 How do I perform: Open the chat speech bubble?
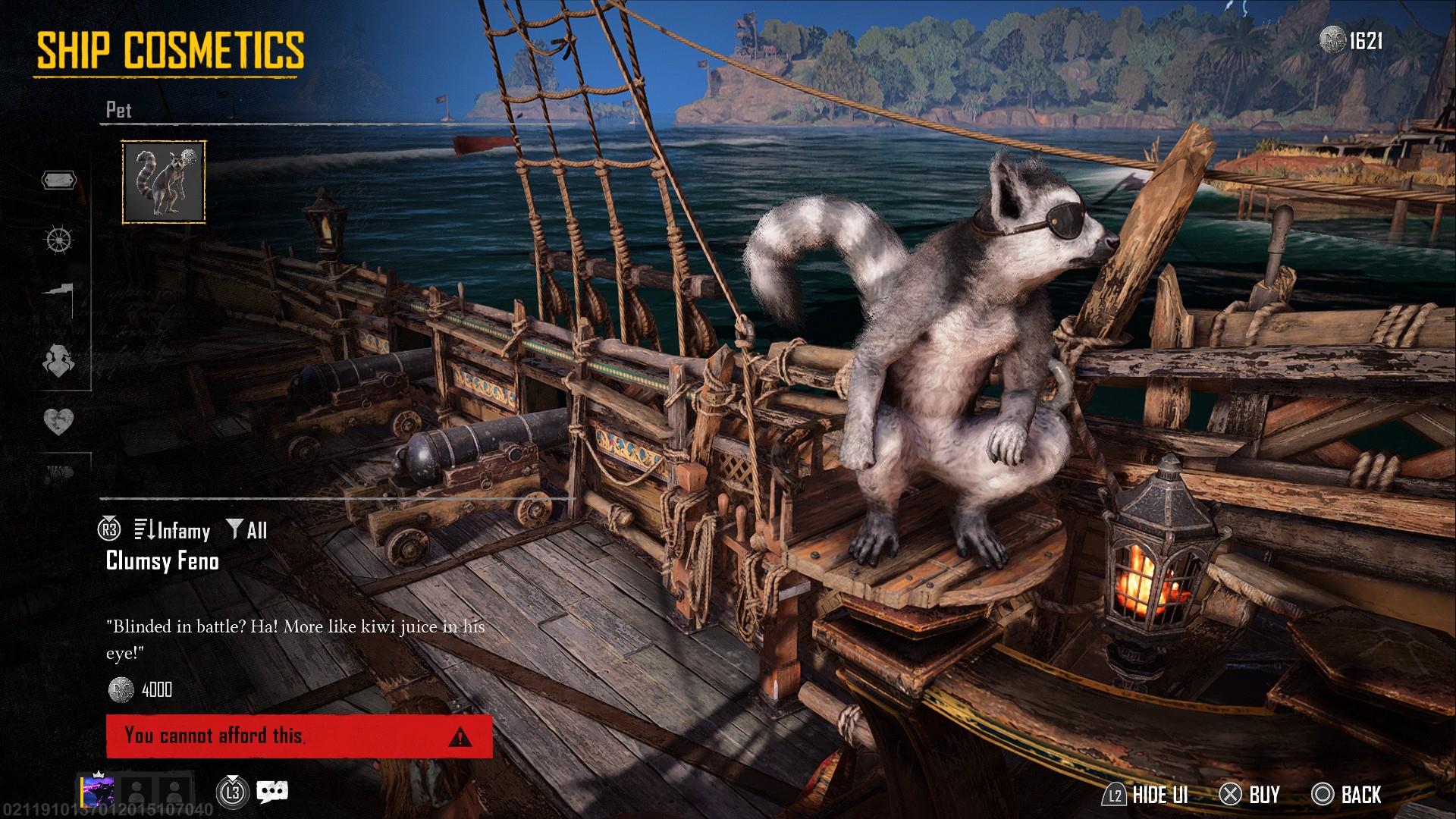[271, 792]
